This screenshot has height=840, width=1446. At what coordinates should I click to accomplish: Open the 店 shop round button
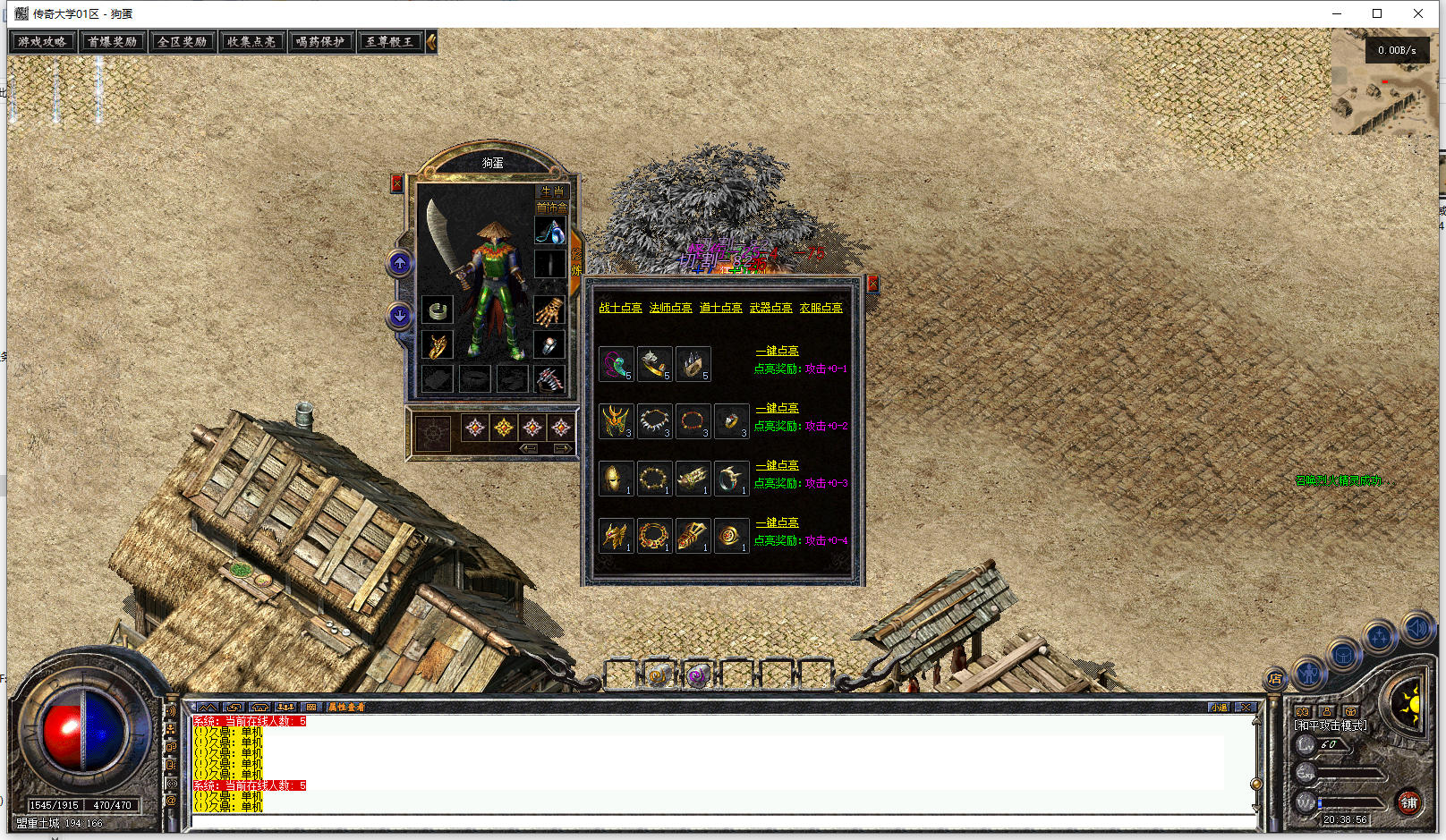click(x=1274, y=679)
